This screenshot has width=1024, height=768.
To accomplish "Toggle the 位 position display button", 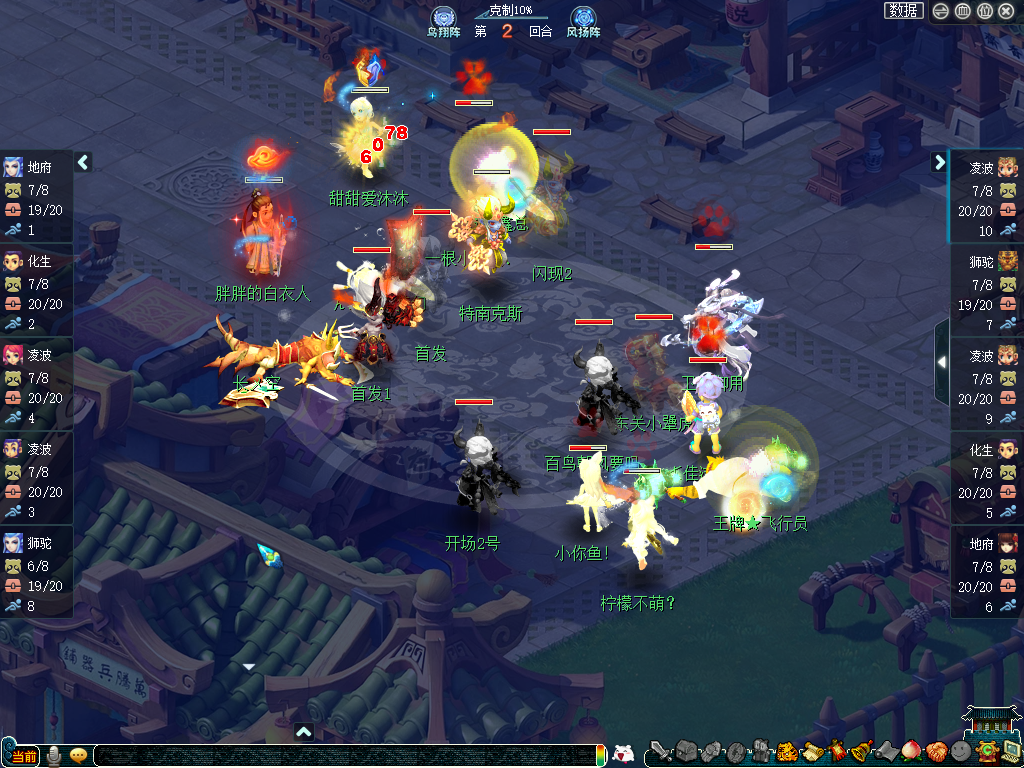I will [x=984, y=11].
